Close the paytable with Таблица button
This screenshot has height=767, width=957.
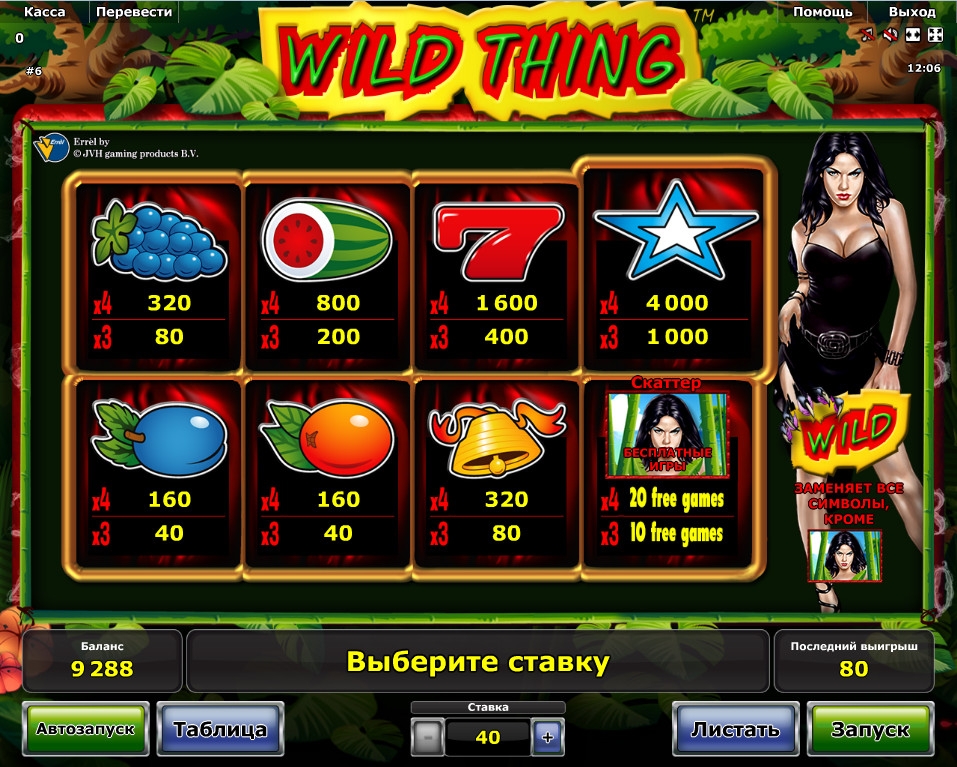click(x=220, y=729)
